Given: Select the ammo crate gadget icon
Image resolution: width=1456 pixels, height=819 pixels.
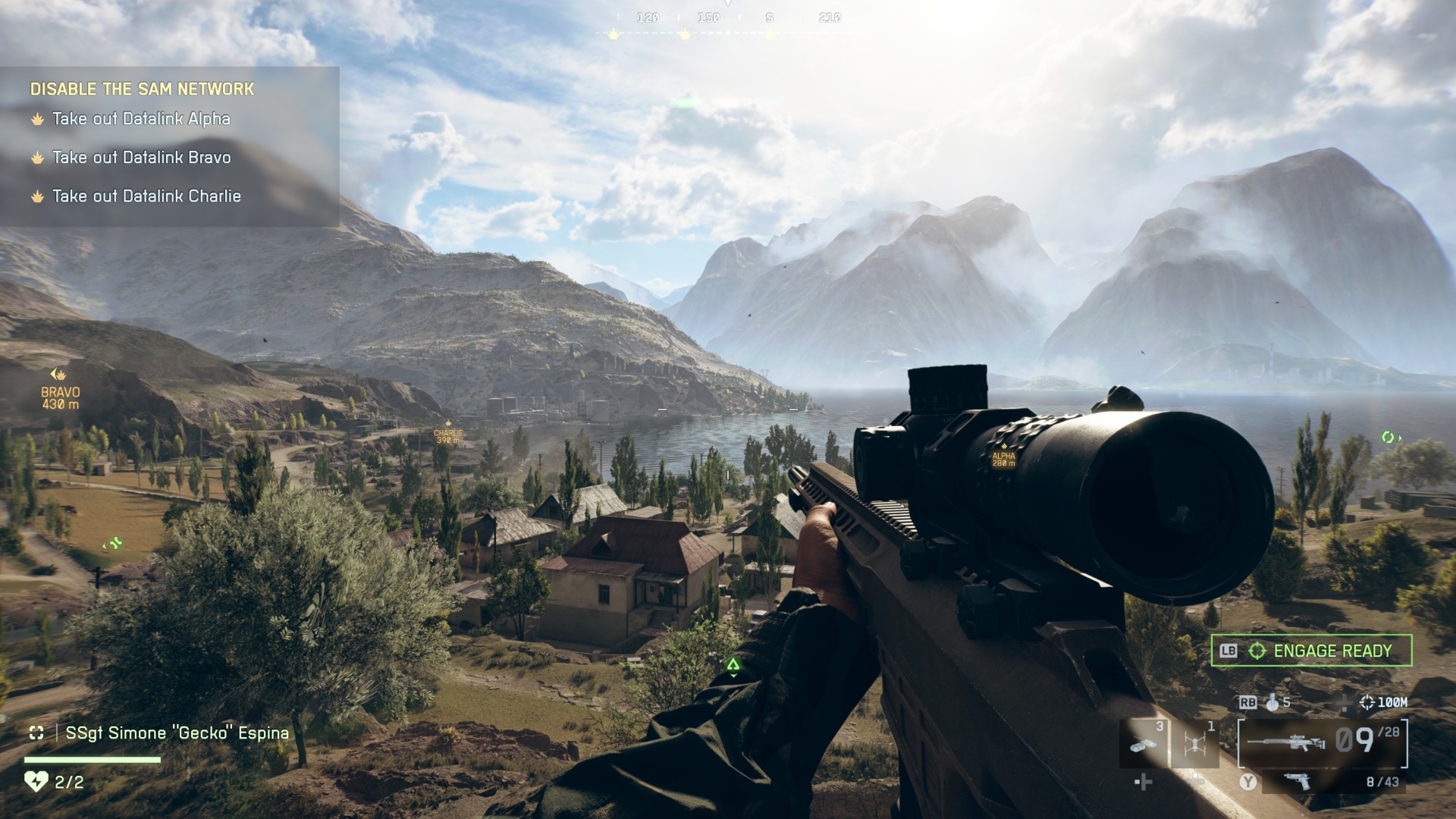Looking at the screenshot, I should 1142,744.
